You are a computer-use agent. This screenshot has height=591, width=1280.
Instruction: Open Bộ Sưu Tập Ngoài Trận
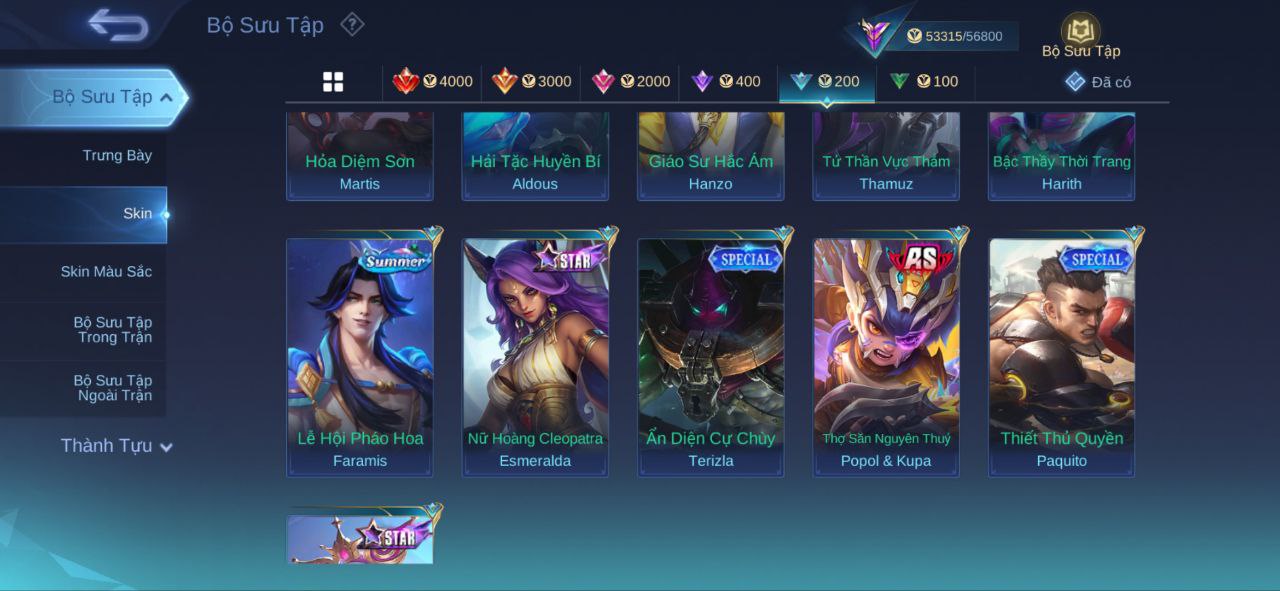[113, 387]
